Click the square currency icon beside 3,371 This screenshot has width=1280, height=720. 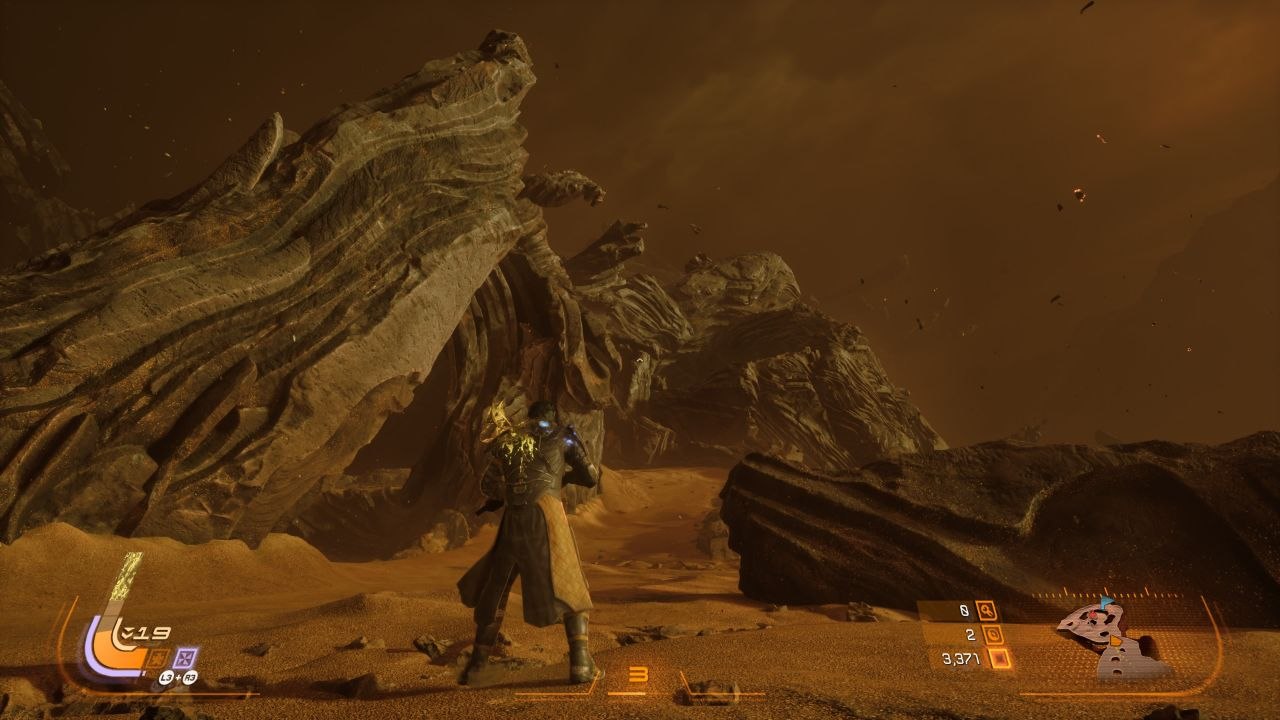(999, 658)
